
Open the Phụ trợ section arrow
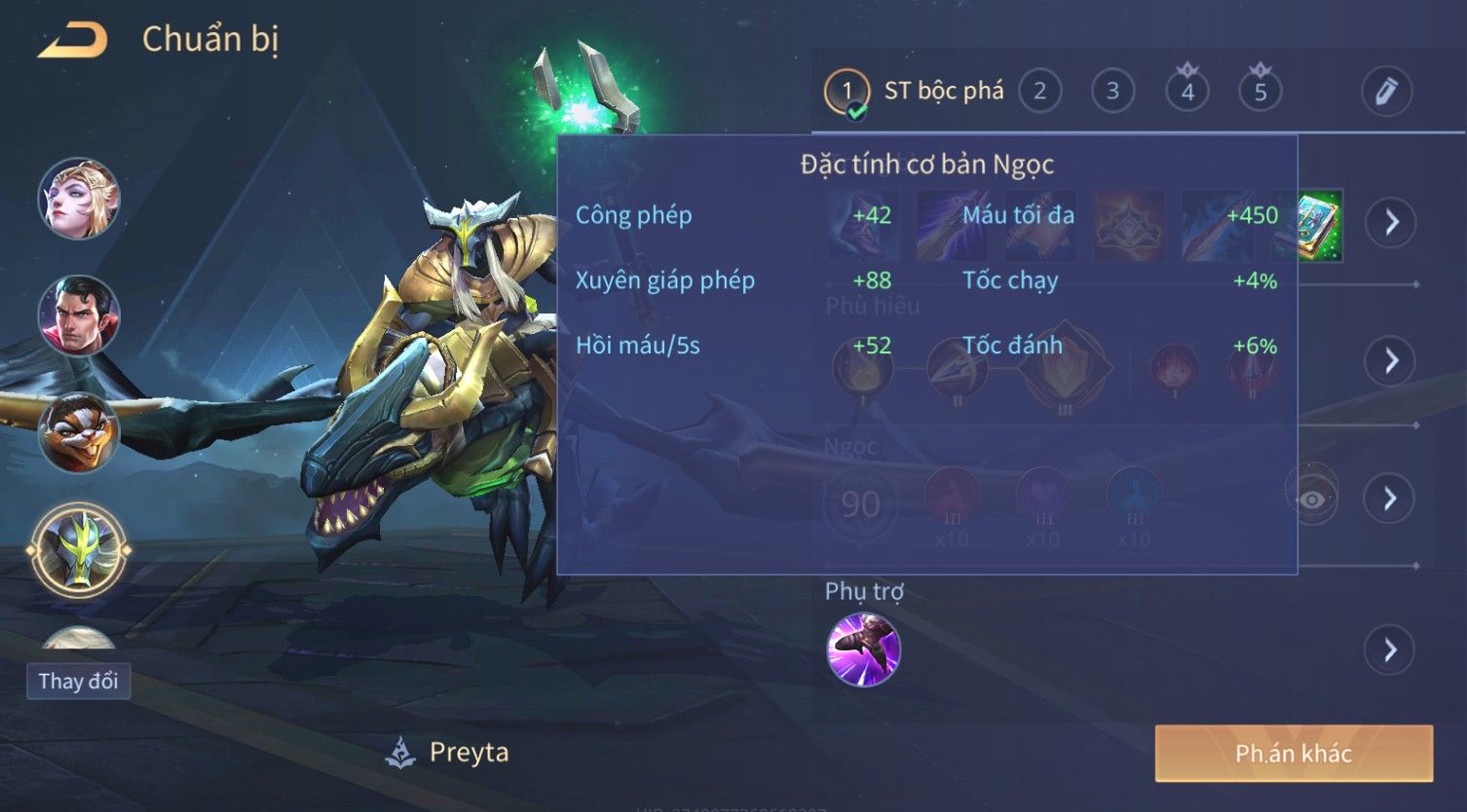(x=1391, y=649)
